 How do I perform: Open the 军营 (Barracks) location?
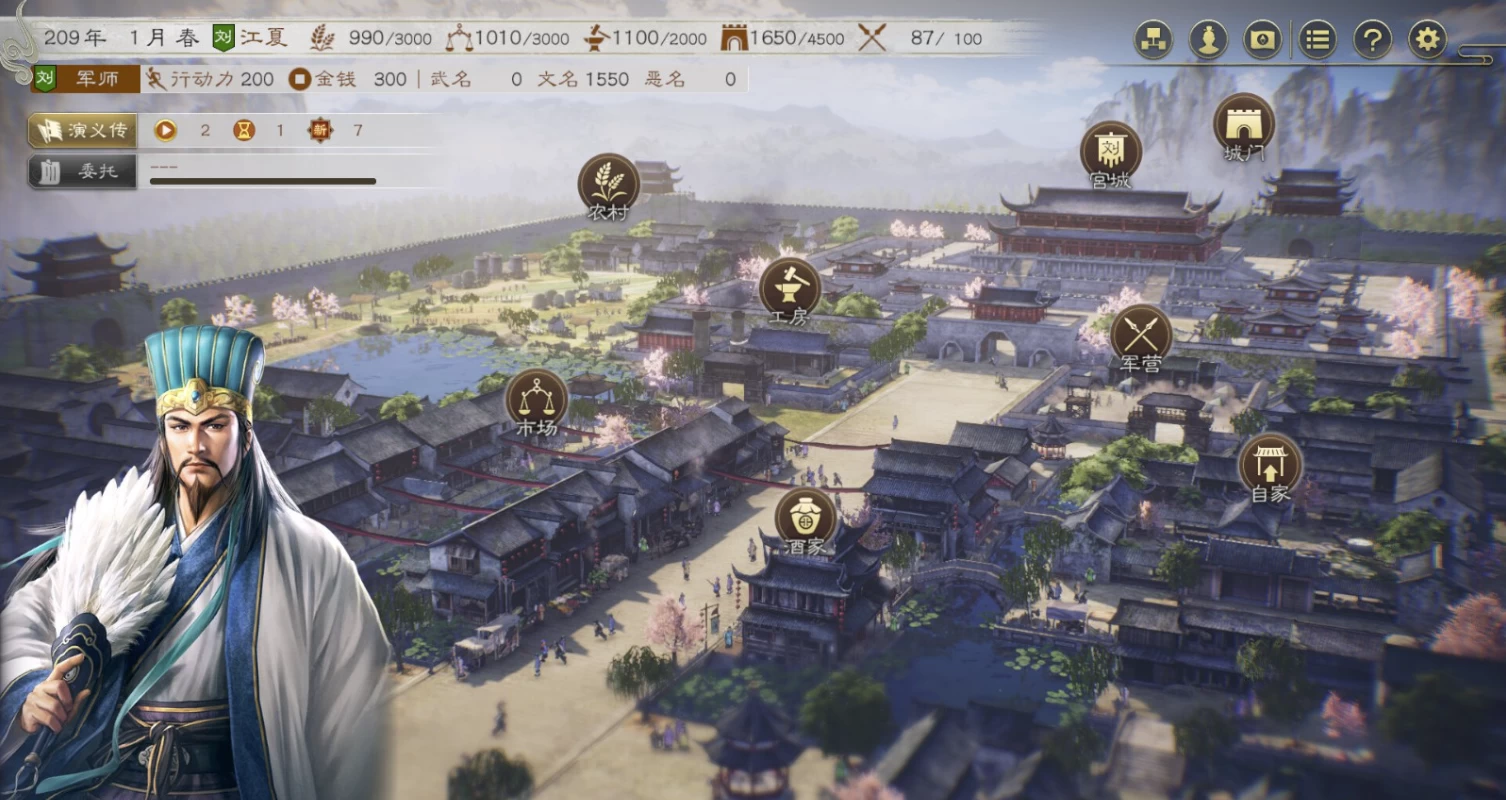tap(1140, 334)
